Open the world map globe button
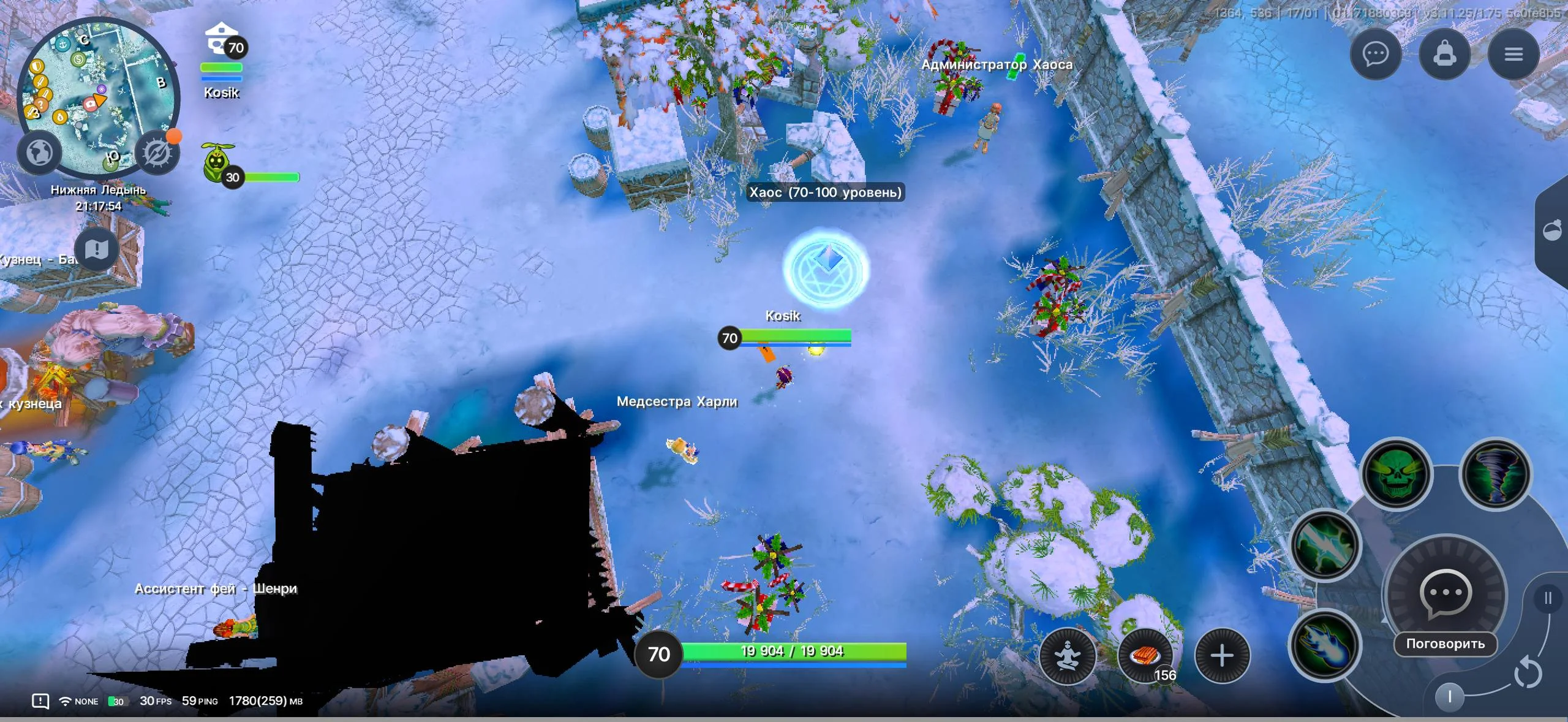Image resolution: width=1568 pixels, height=722 pixels. click(x=40, y=152)
